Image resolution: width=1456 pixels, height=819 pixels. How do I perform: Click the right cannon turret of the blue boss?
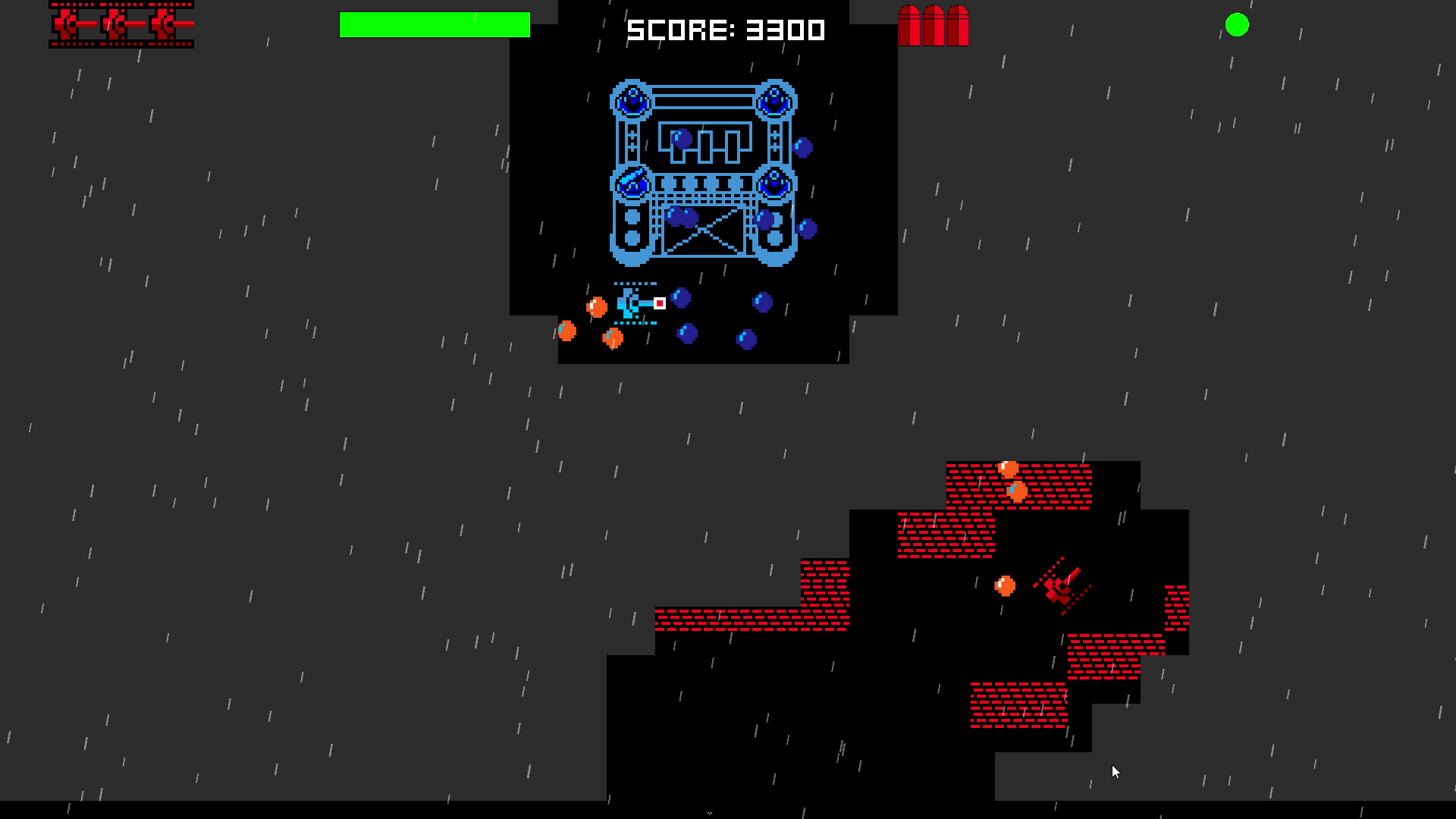point(774,185)
